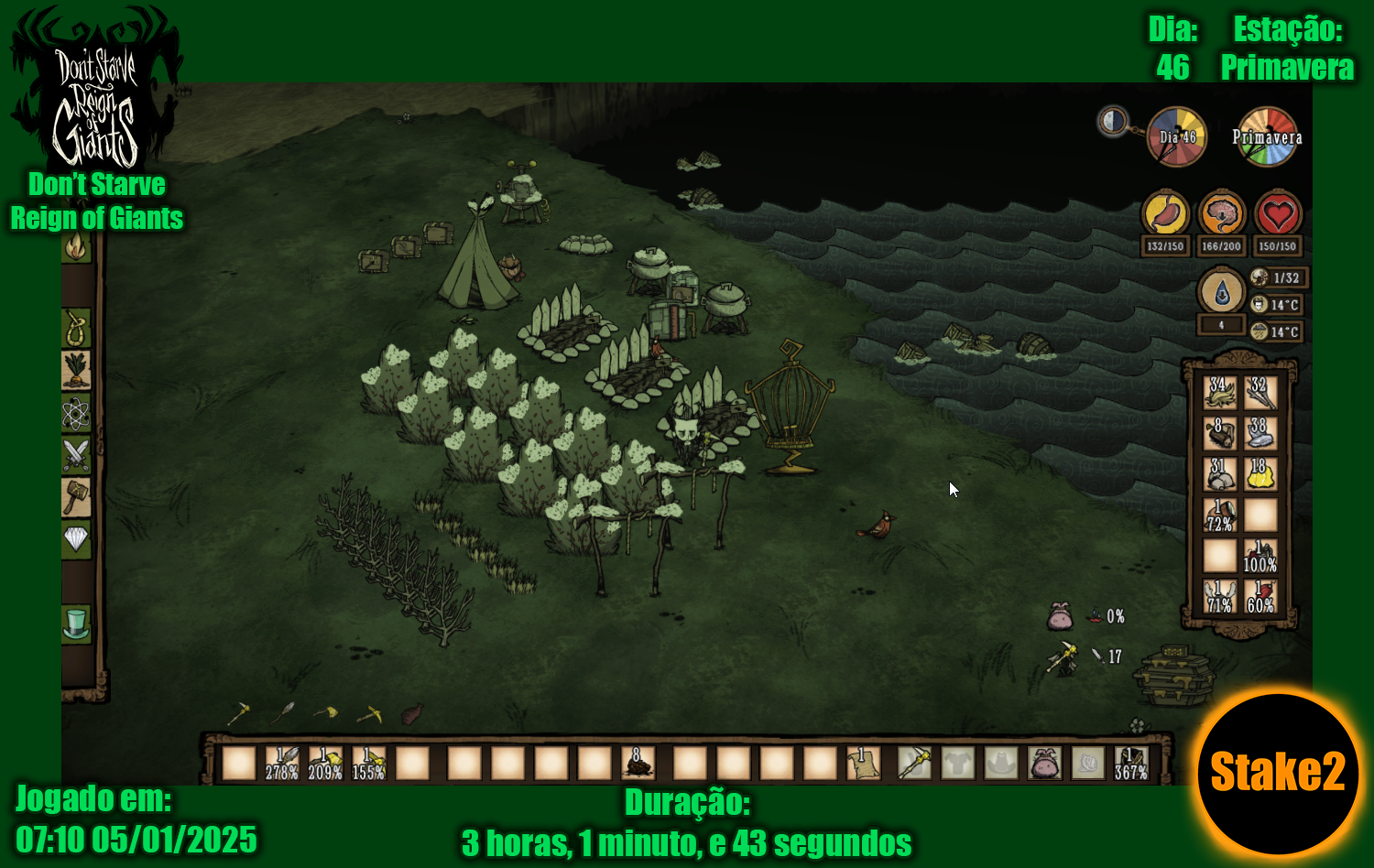1374x868 pixels.
Task: Click the equipped golden pickaxe hand slot
Action: point(913,763)
